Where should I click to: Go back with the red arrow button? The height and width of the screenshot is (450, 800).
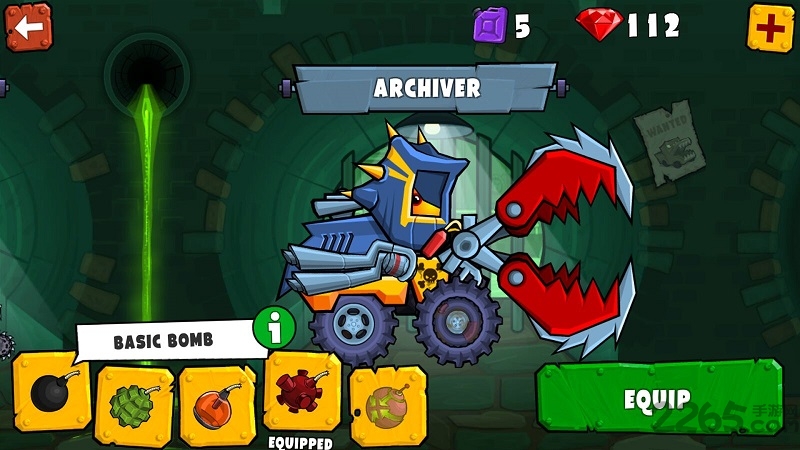click(28, 27)
